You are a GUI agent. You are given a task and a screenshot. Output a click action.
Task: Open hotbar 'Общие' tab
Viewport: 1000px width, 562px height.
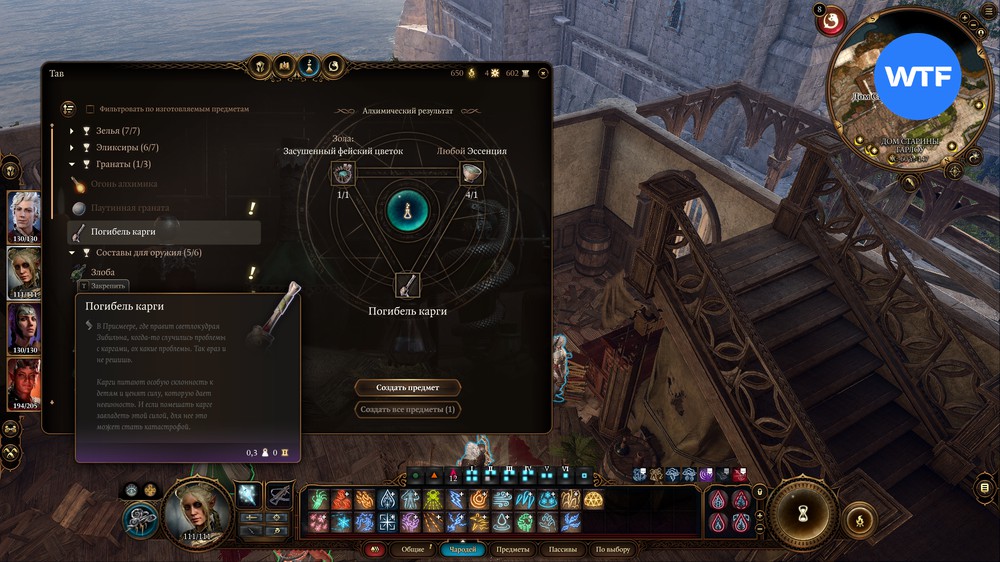click(x=412, y=549)
